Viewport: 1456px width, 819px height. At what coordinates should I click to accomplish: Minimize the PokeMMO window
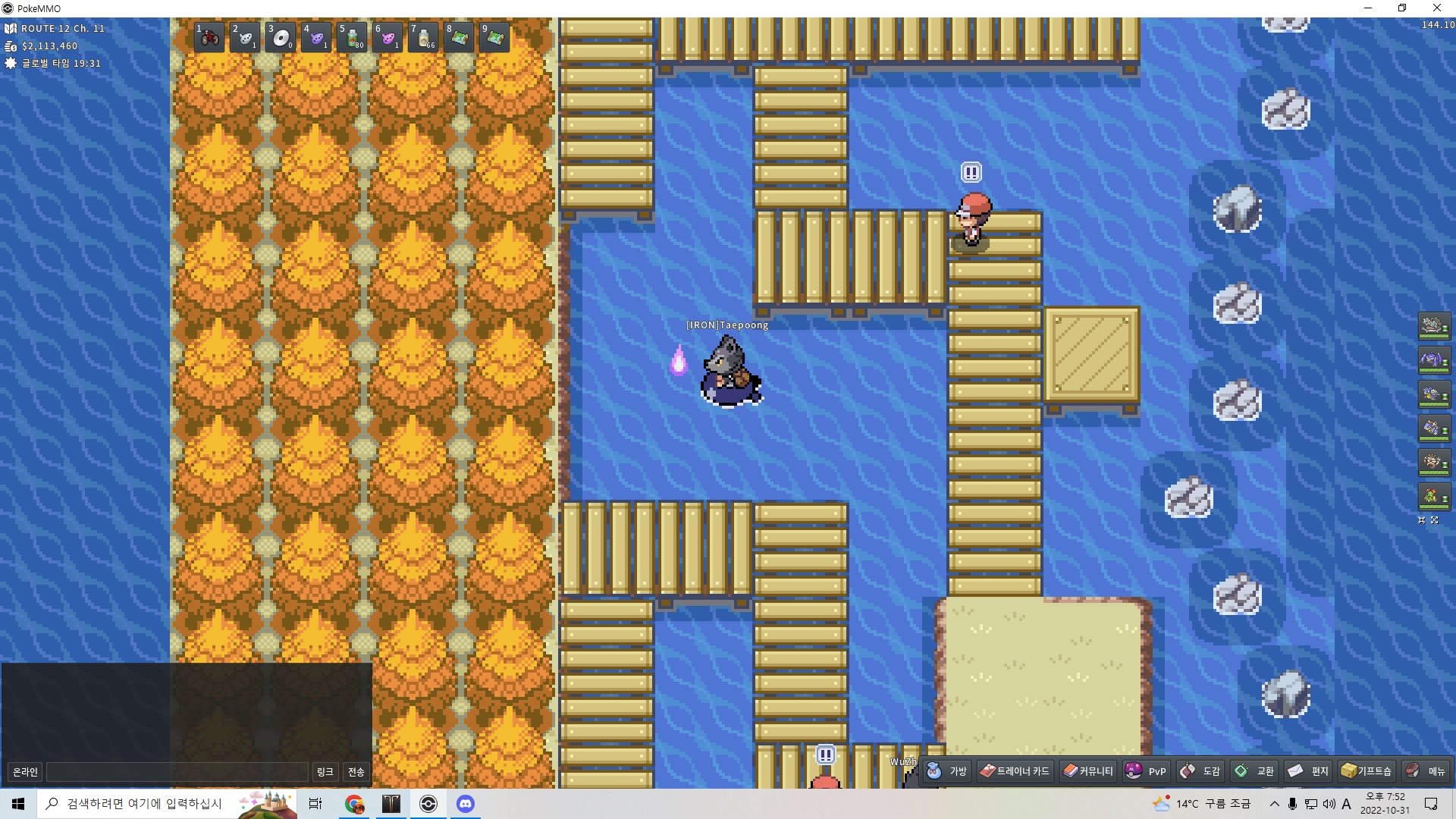[1368, 8]
